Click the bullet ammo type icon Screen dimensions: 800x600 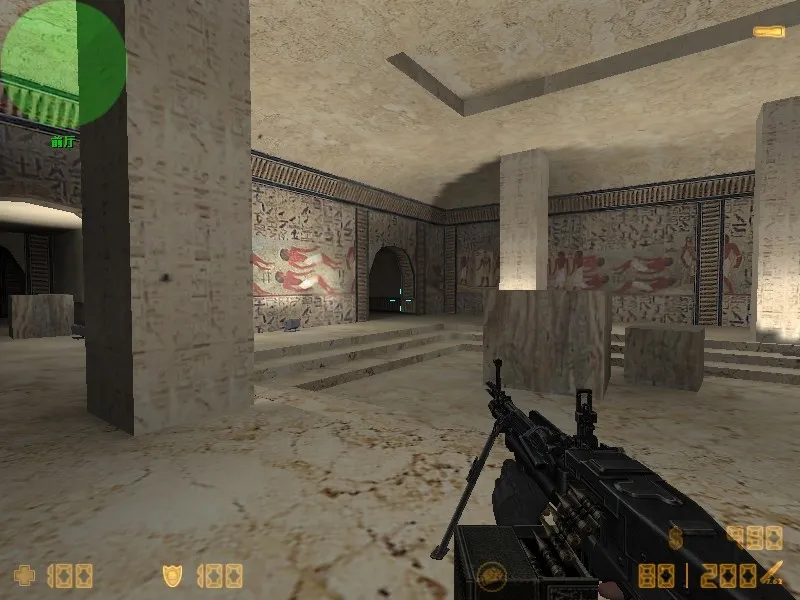pos(770,575)
